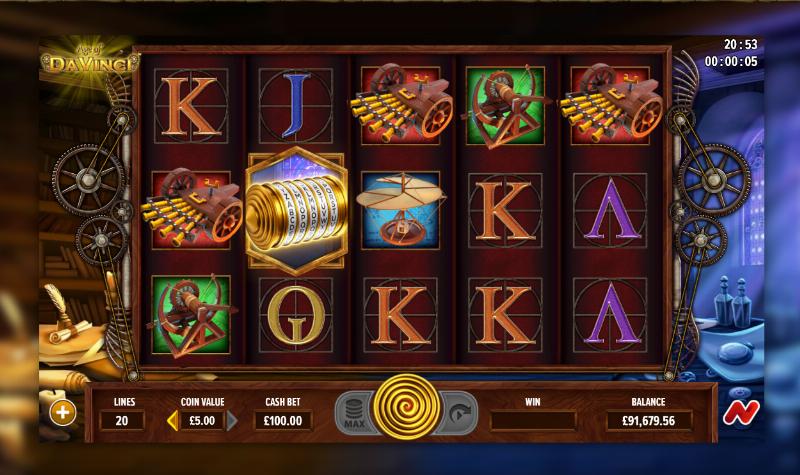Decrease the coin value with the left arrow

point(172,420)
